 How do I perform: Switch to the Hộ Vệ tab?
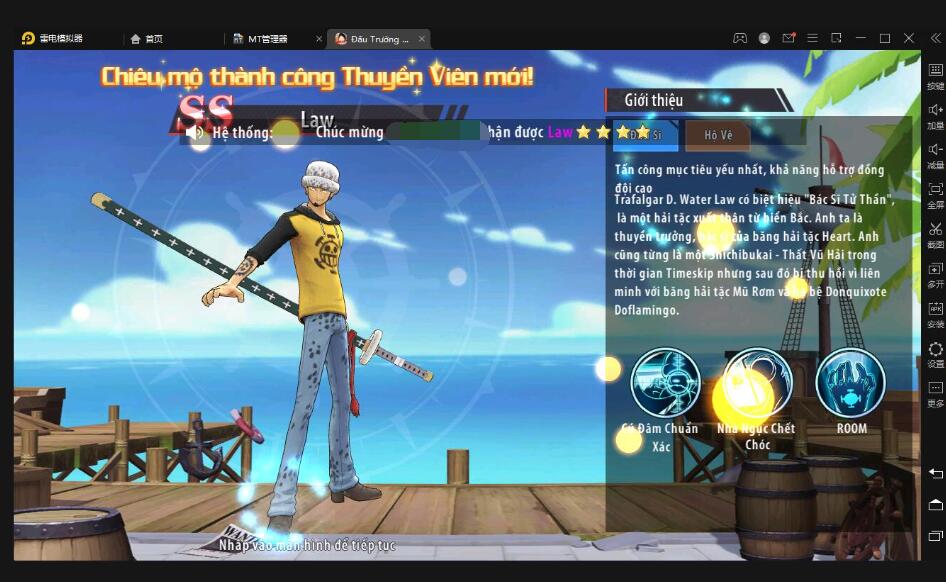click(x=718, y=135)
